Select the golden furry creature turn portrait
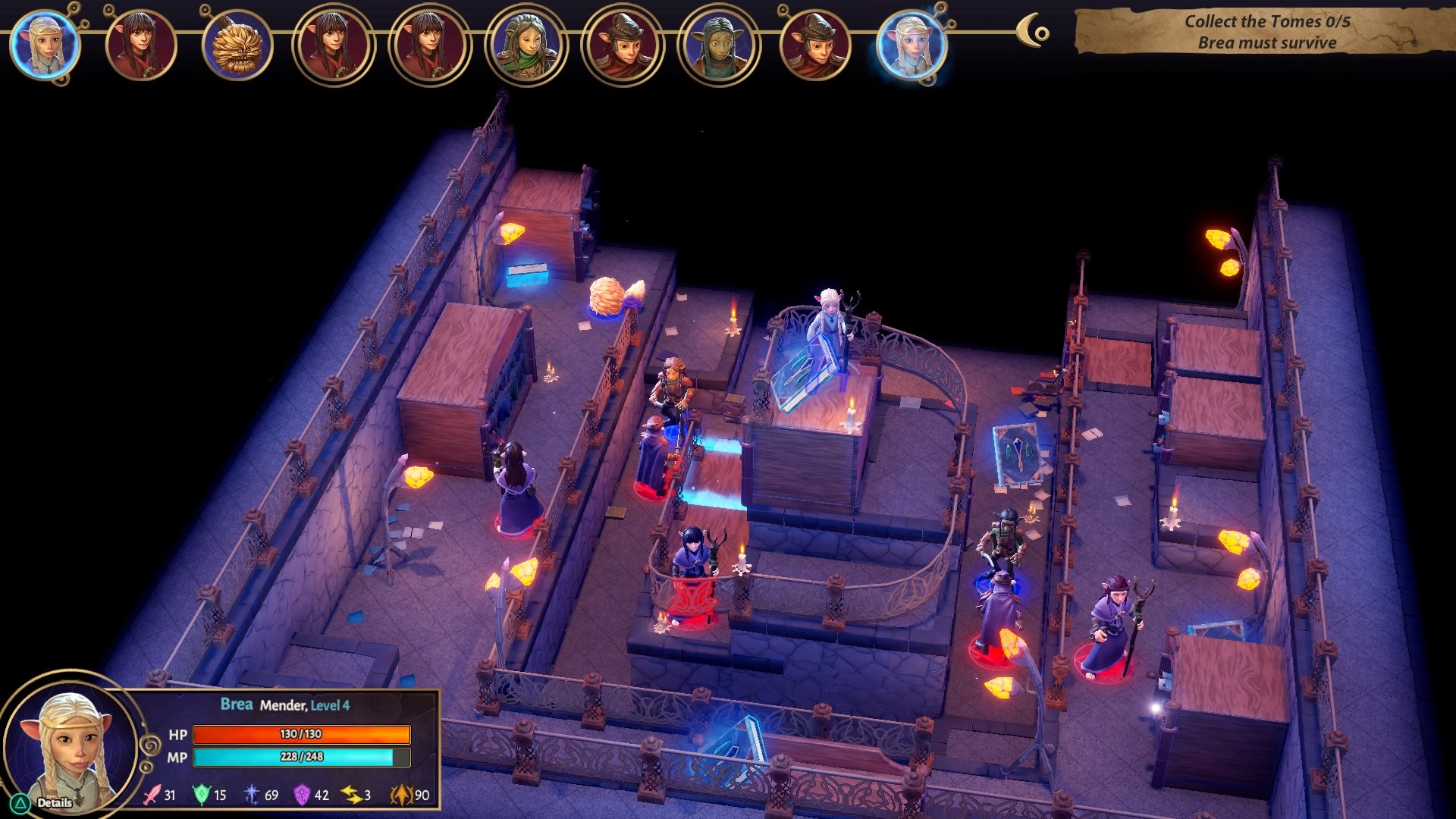Viewport: 1456px width, 819px height. (237, 44)
